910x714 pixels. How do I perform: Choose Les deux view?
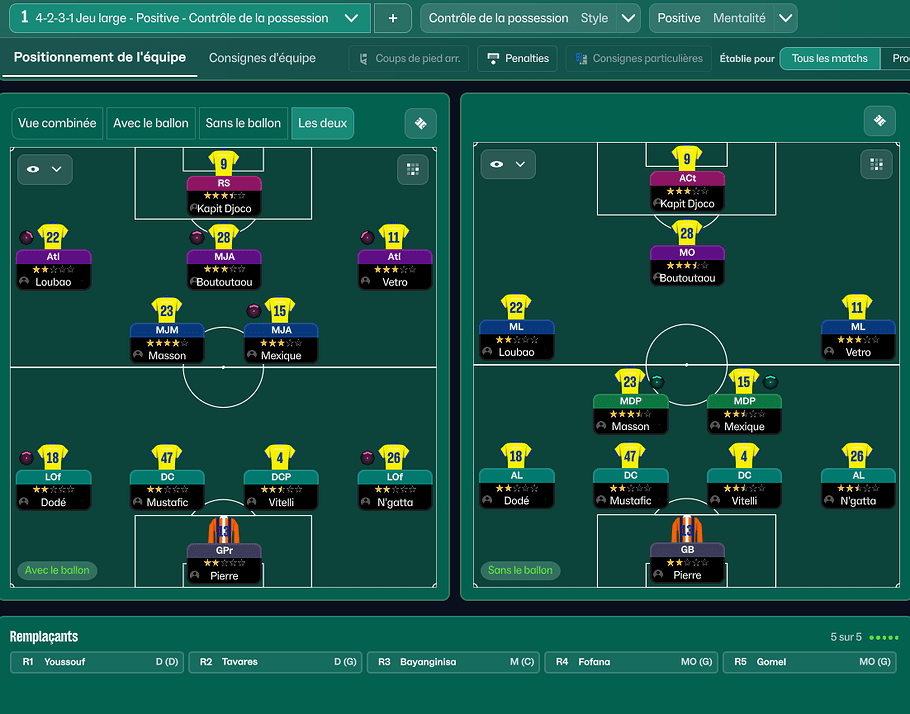click(323, 123)
